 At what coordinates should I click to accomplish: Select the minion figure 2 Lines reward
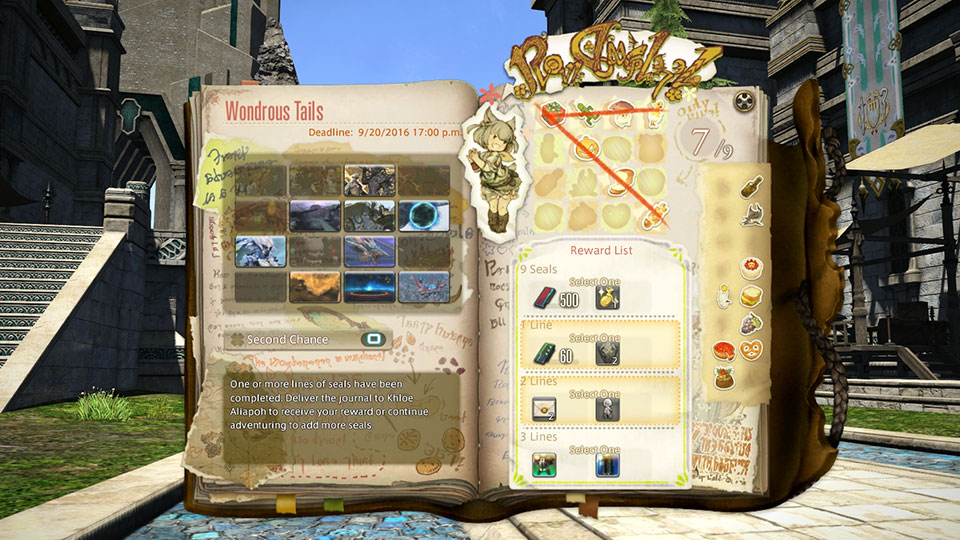click(x=606, y=408)
